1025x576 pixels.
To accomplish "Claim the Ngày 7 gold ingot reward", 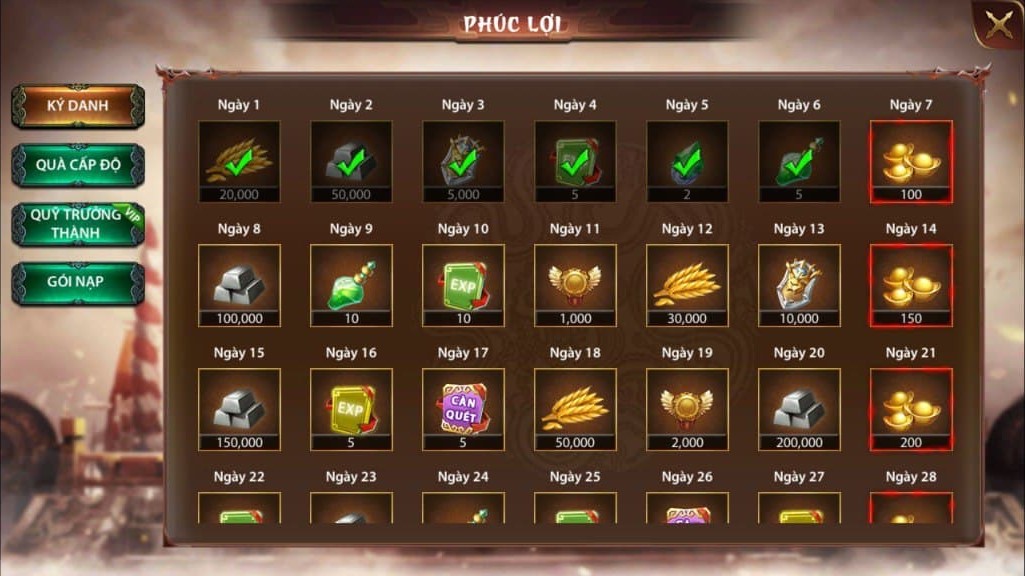I will pyautogui.click(x=911, y=161).
